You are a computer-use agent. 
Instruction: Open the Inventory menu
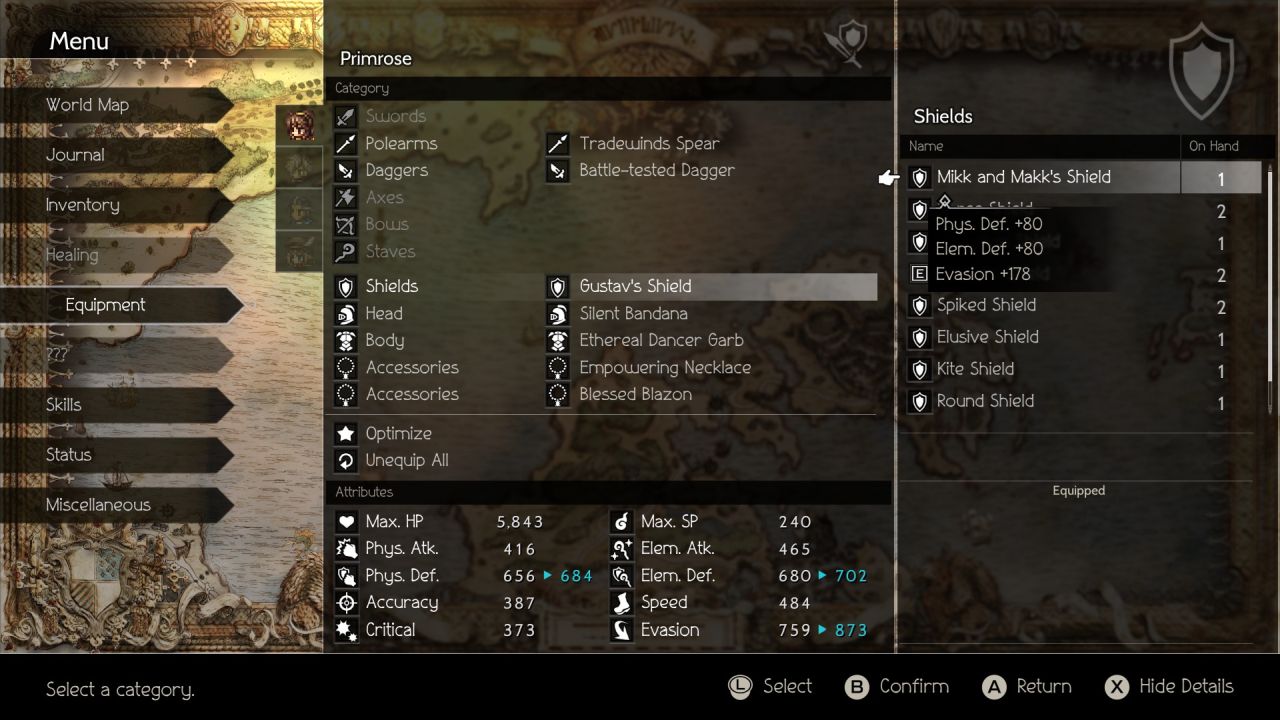tap(82, 205)
